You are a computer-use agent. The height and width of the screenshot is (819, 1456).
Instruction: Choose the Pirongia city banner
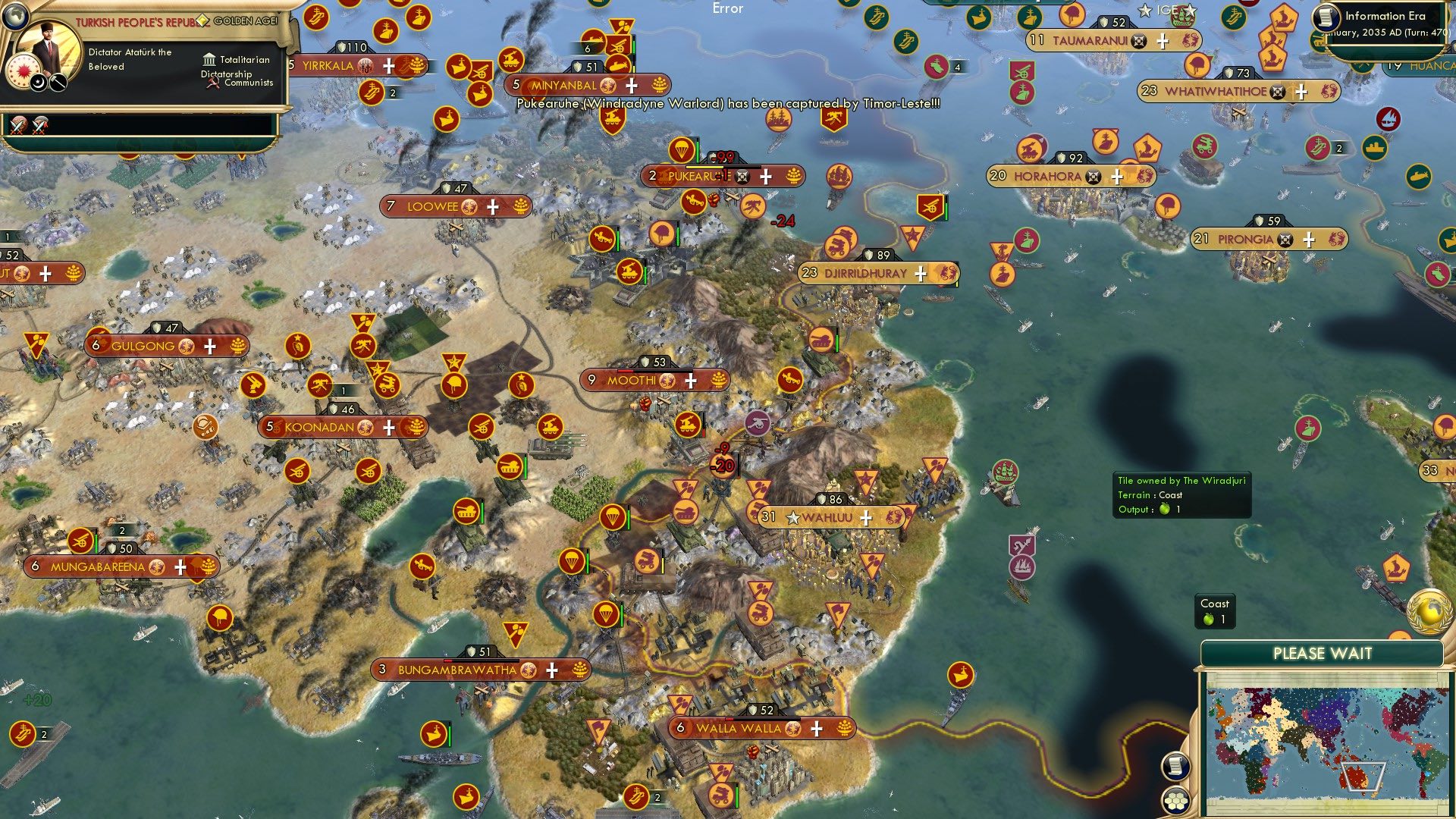[1245, 240]
